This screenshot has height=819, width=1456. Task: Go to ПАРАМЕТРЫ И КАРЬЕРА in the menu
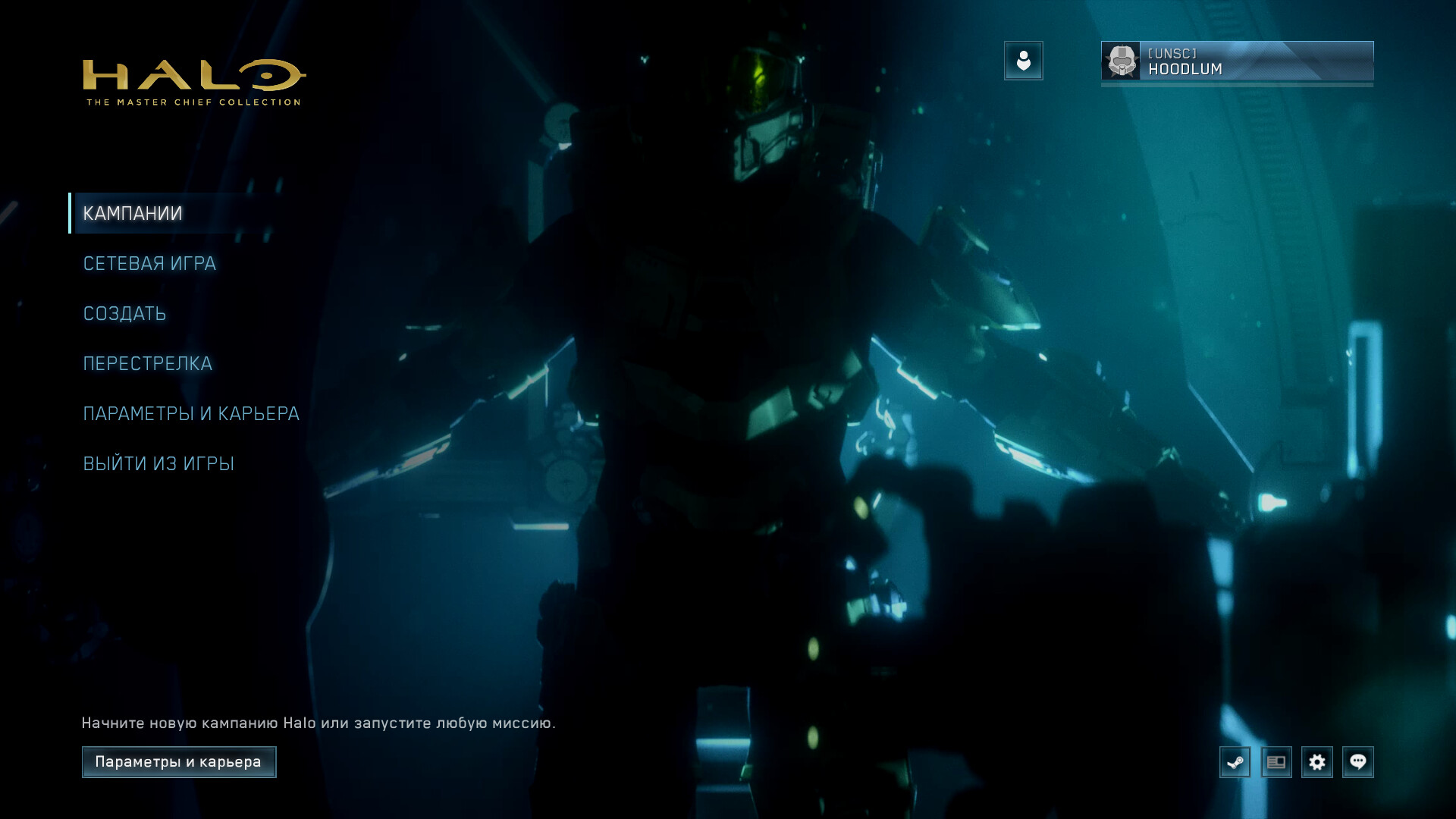point(191,414)
